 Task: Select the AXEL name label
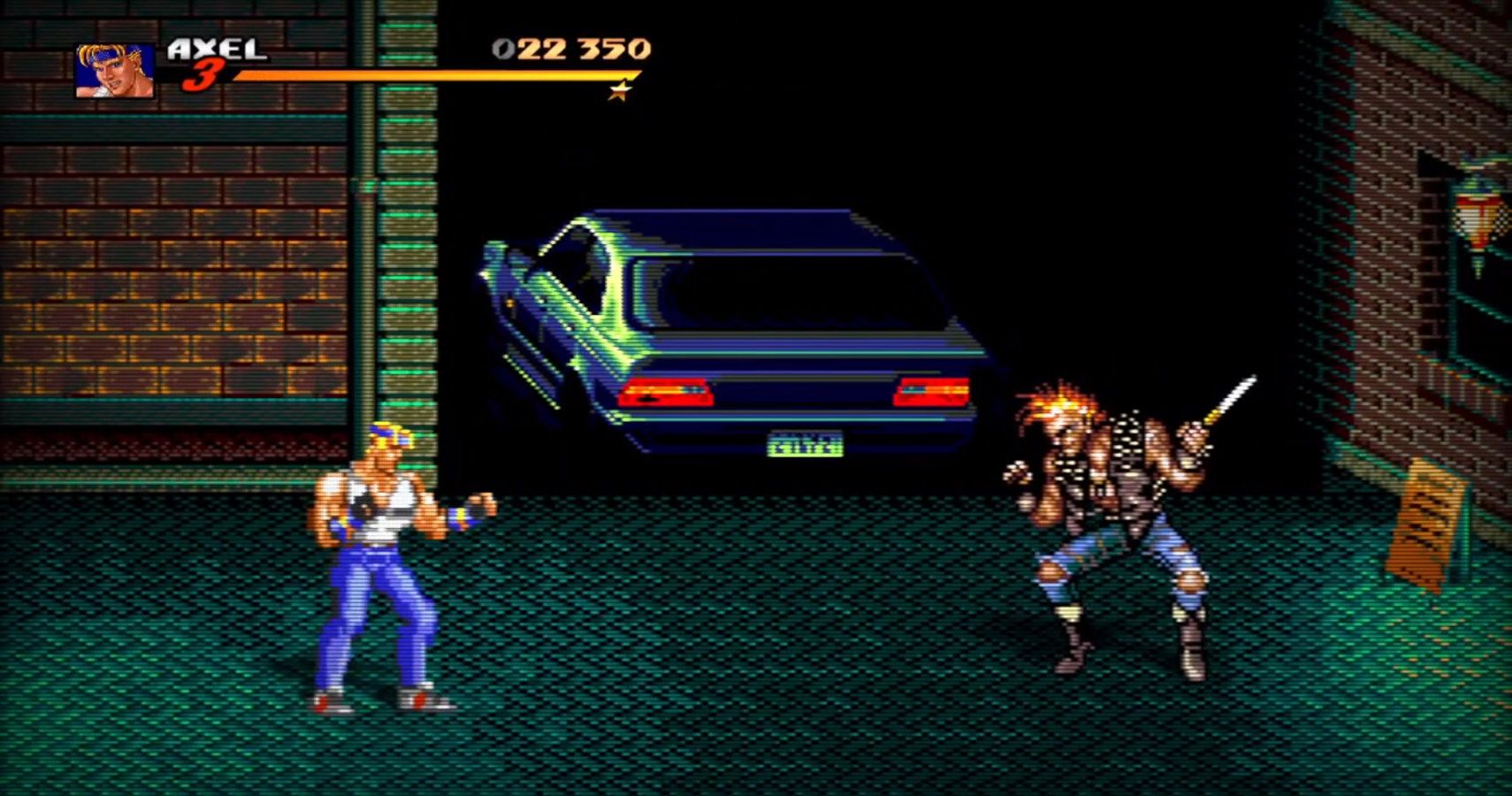point(217,46)
